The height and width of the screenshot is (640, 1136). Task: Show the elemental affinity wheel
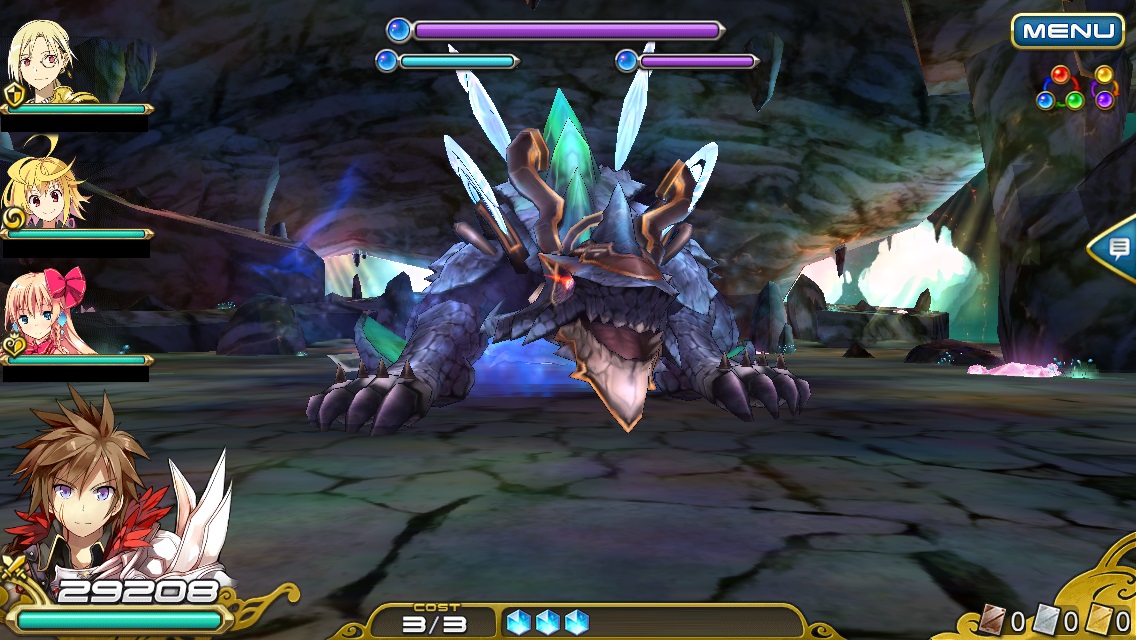tap(1075, 88)
